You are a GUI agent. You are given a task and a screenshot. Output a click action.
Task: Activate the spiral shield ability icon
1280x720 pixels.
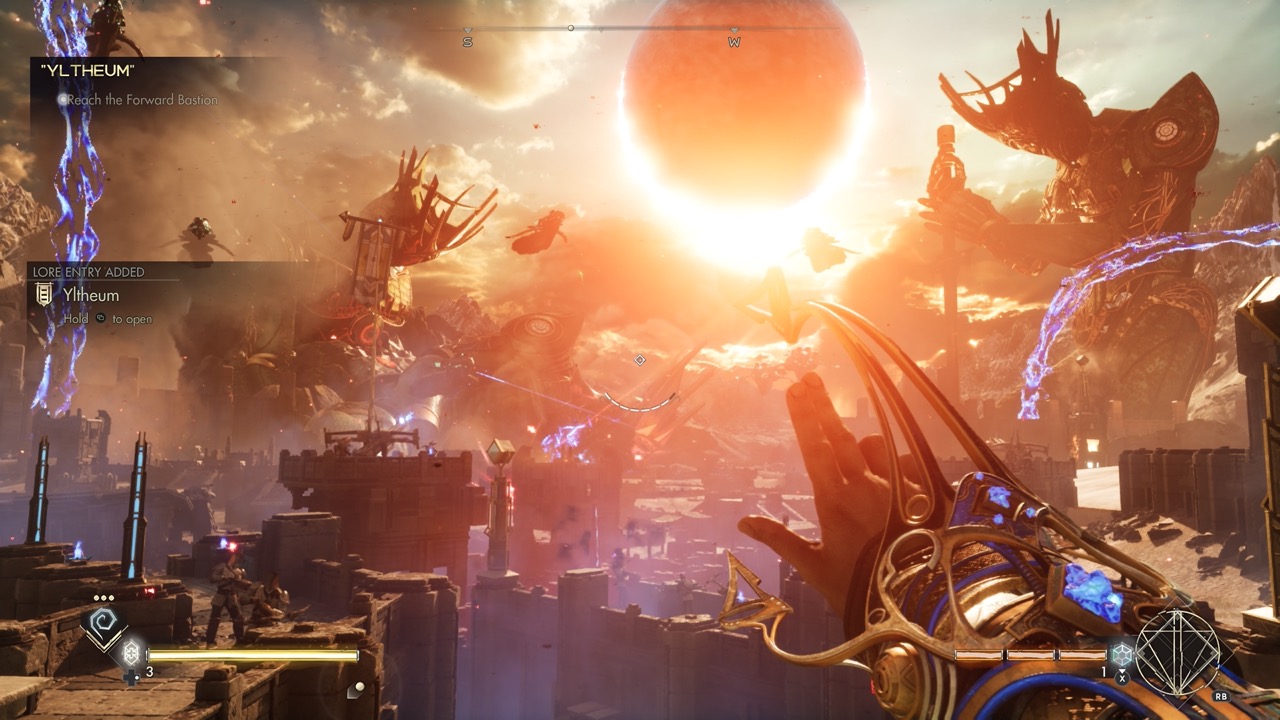[x=103, y=627]
